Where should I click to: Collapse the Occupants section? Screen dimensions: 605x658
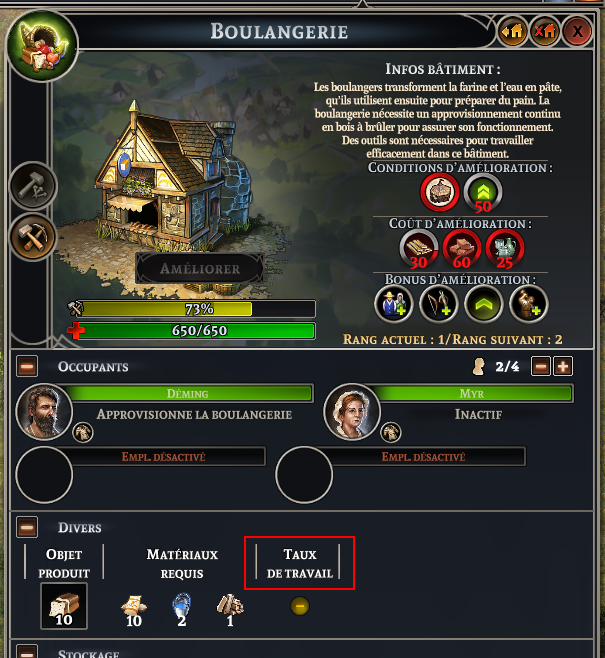pyautogui.click(x=28, y=366)
